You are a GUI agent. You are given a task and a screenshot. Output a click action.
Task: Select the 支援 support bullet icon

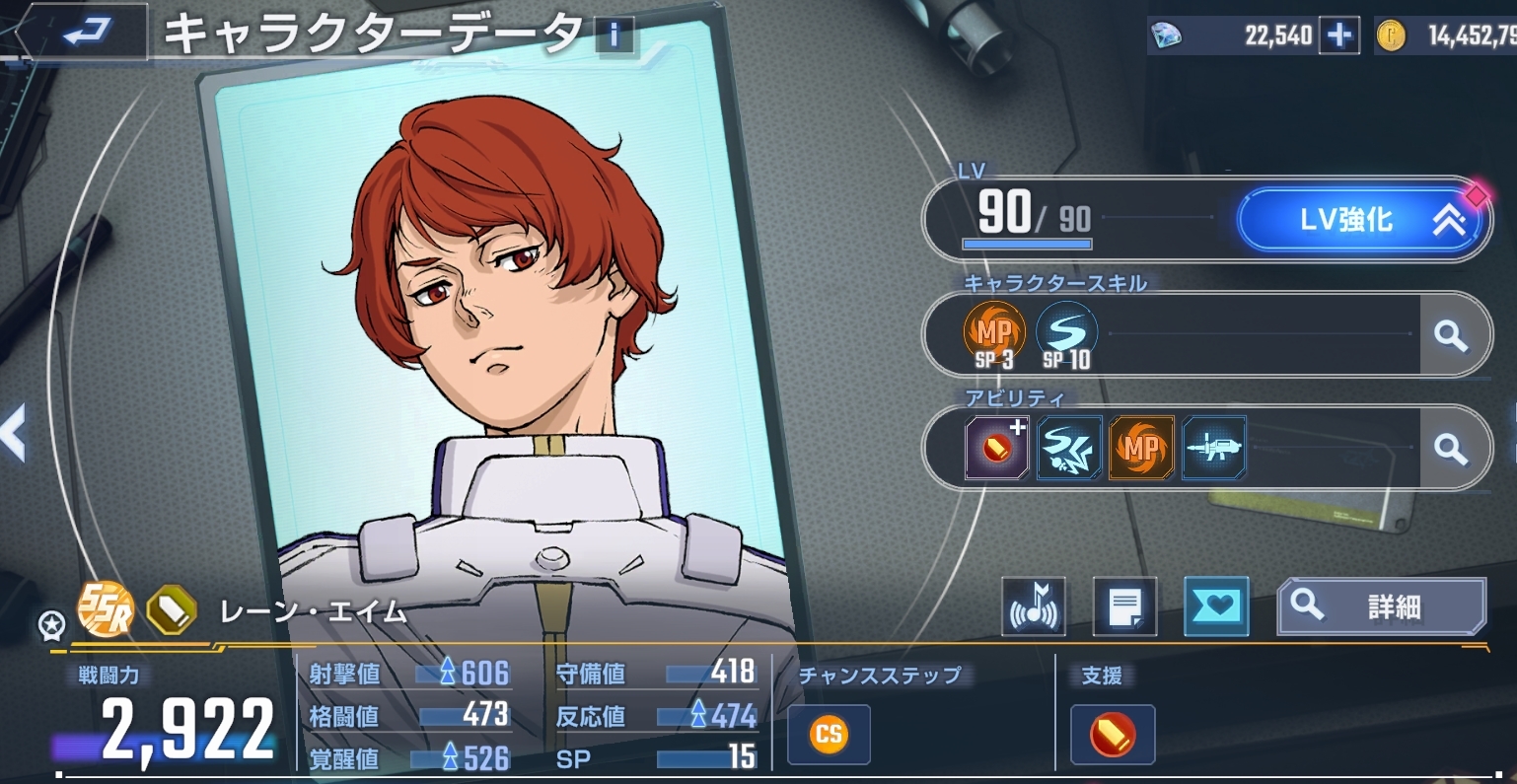1112,735
